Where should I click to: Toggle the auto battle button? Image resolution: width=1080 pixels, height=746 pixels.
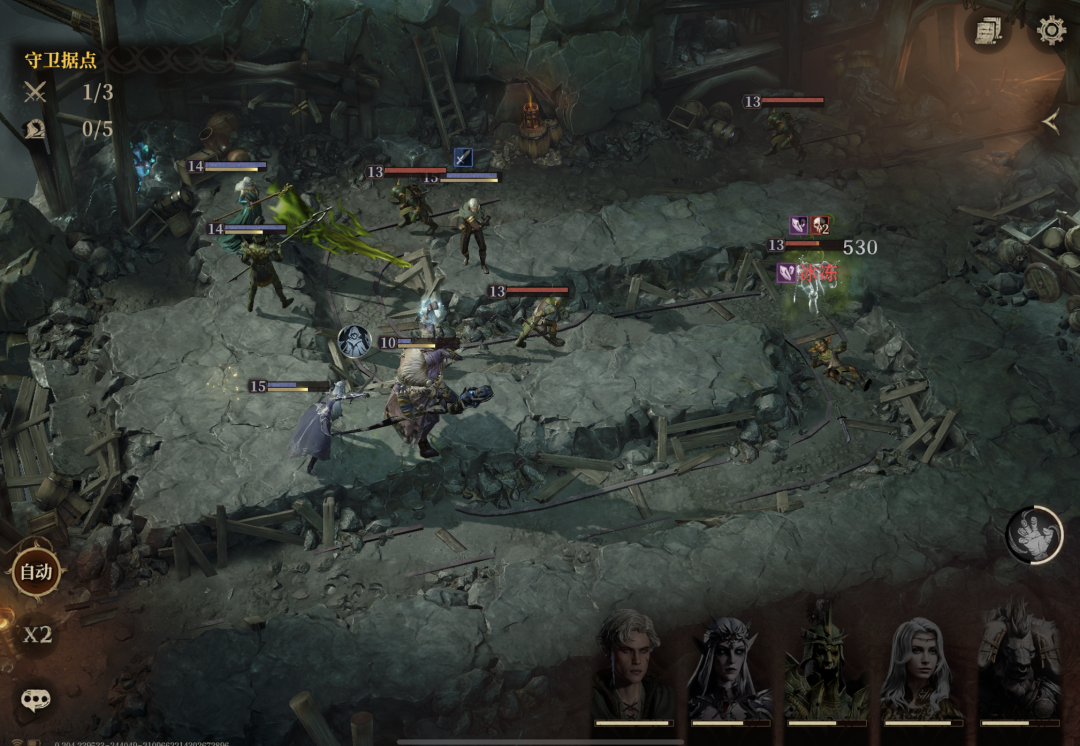click(36, 572)
